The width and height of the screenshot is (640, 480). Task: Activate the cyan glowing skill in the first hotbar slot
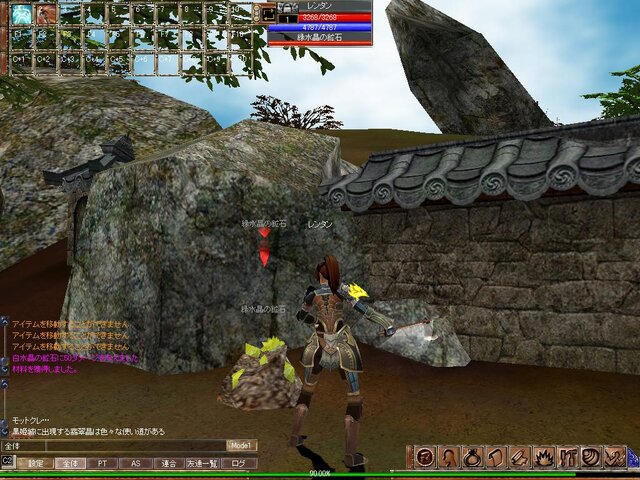tap(21, 14)
